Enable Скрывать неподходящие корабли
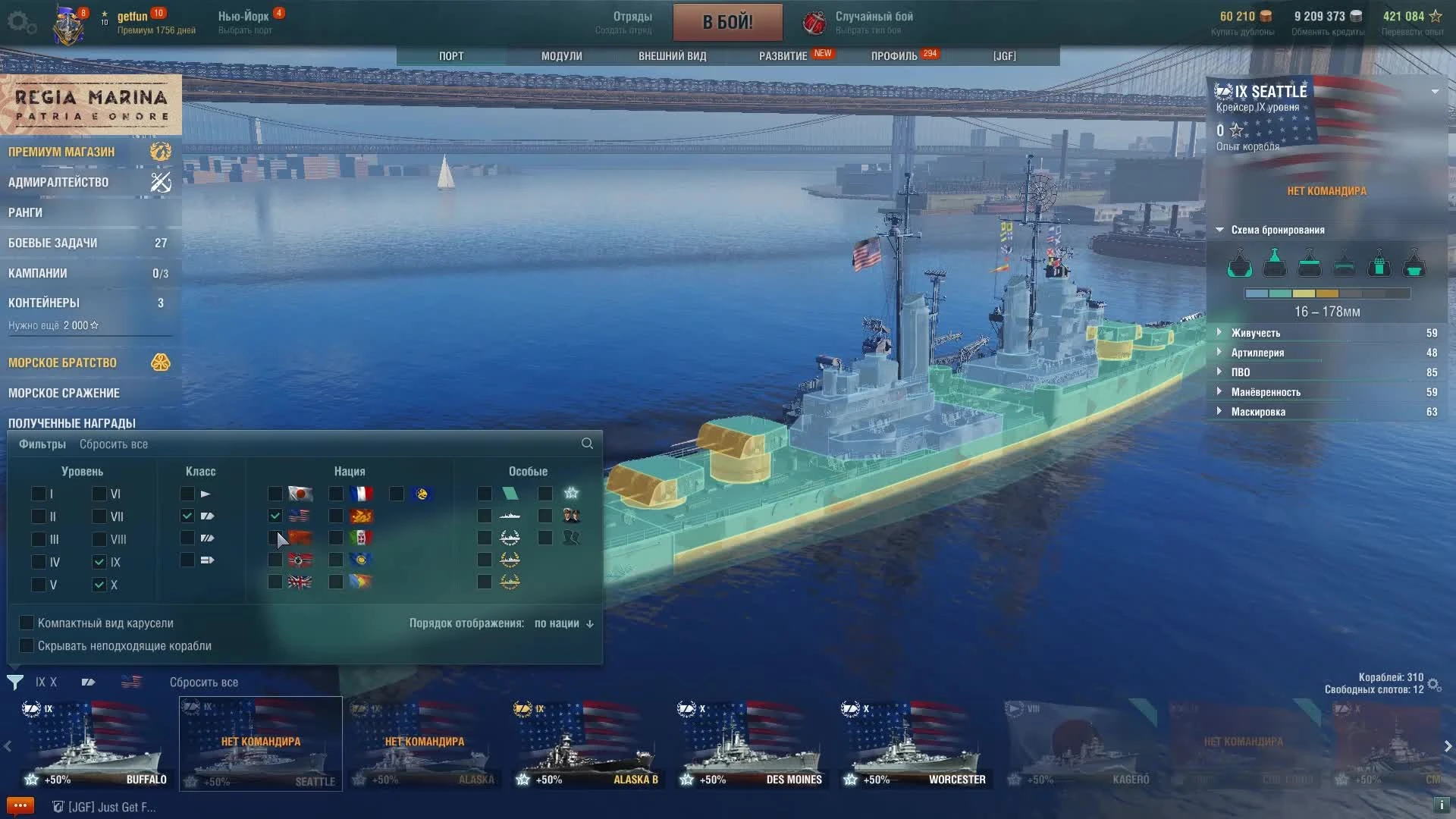1456x819 pixels. click(x=27, y=645)
